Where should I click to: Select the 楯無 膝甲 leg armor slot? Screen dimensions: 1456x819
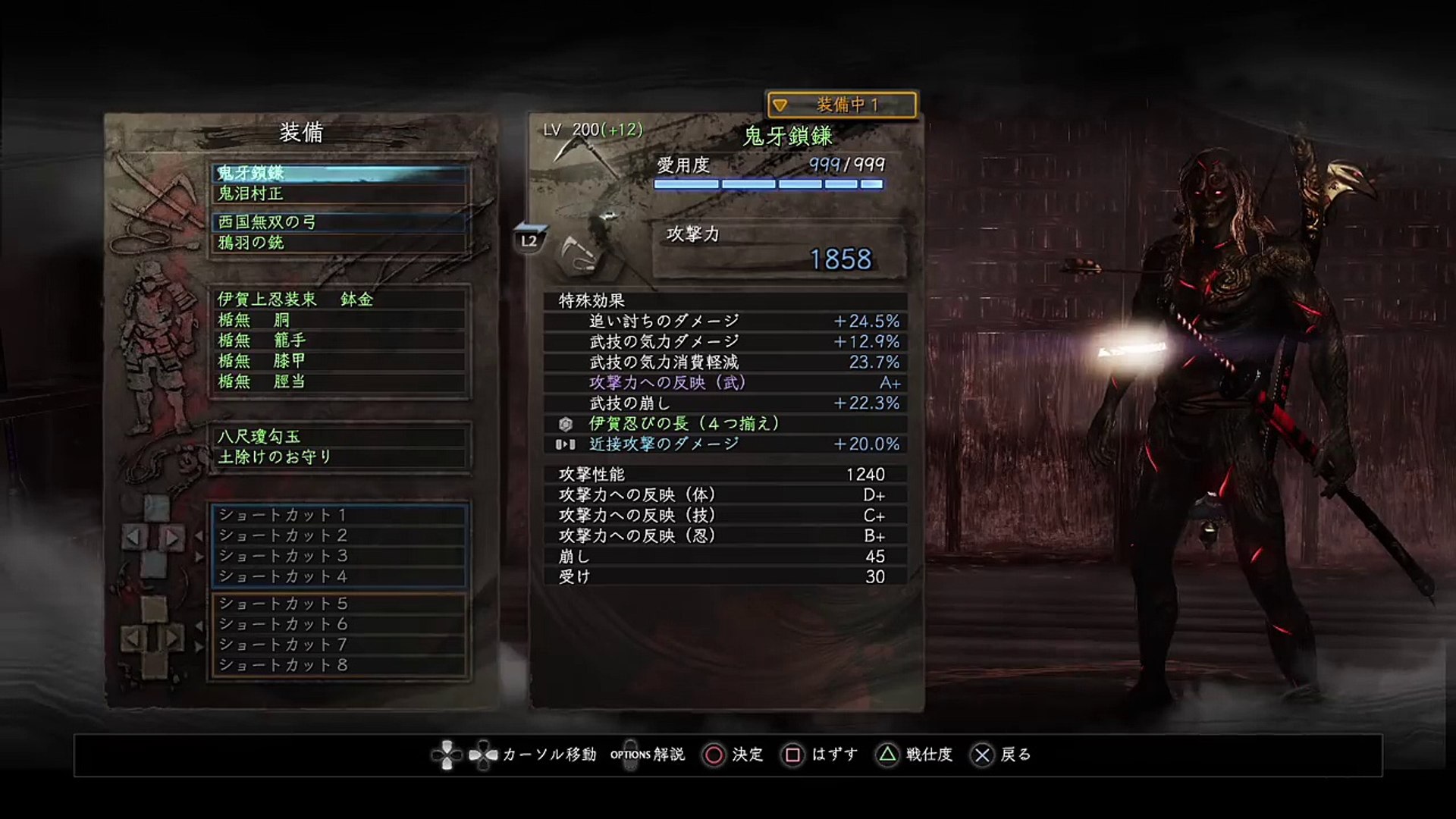[339, 361]
